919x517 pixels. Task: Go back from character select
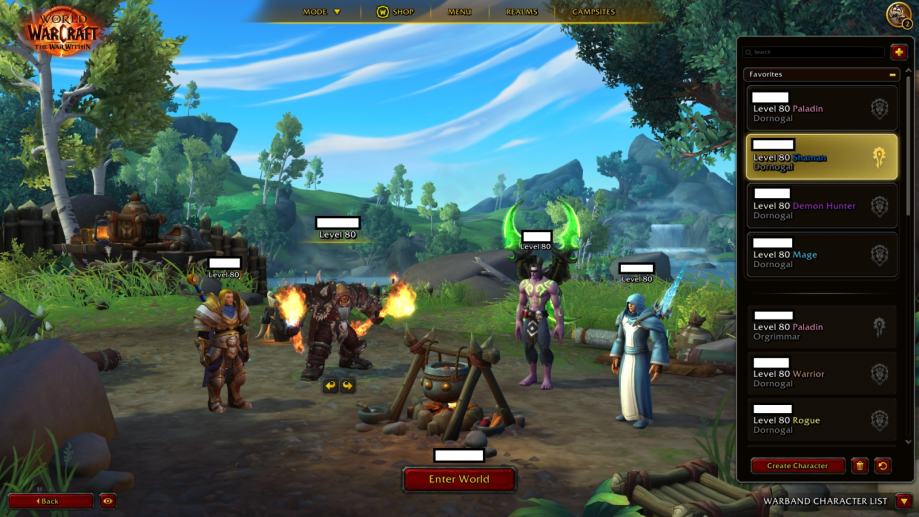pos(49,501)
